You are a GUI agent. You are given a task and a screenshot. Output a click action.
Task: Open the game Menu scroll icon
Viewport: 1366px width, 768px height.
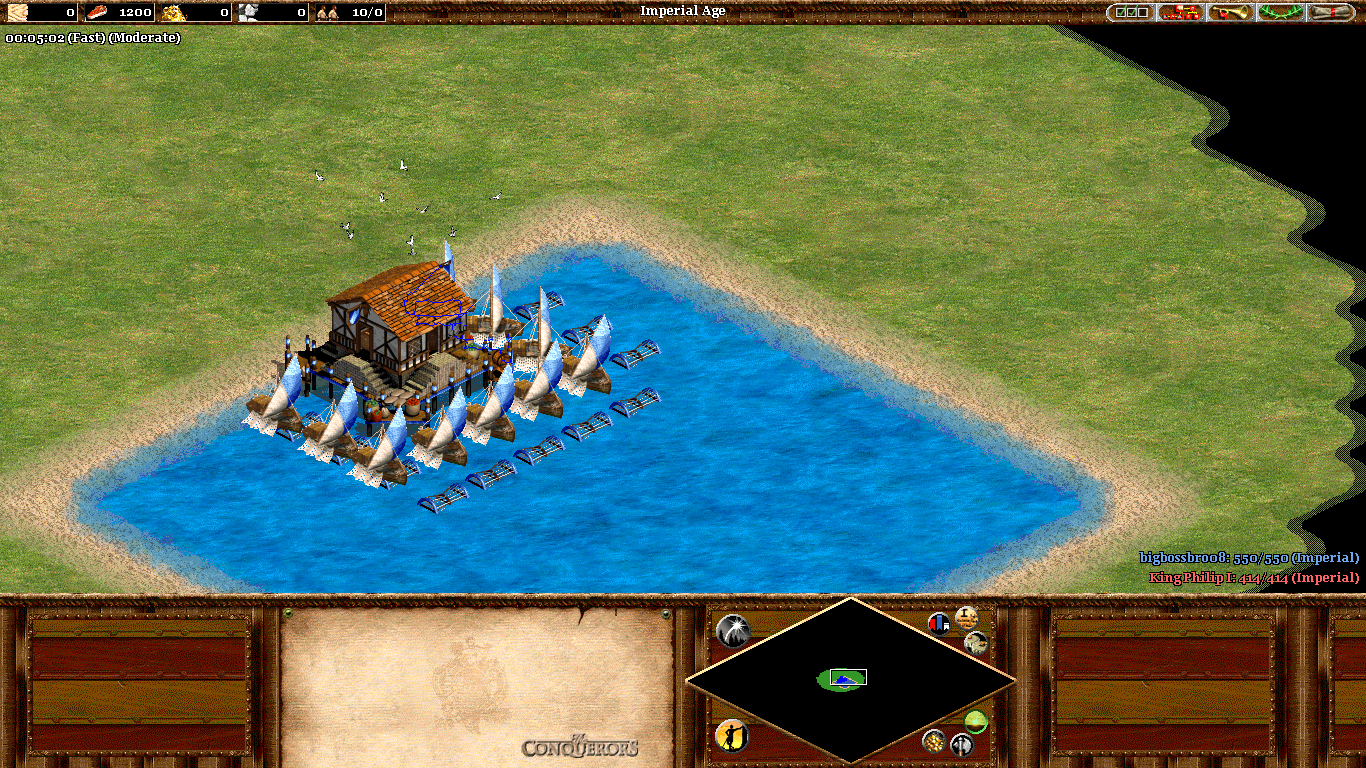[x=1330, y=12]
